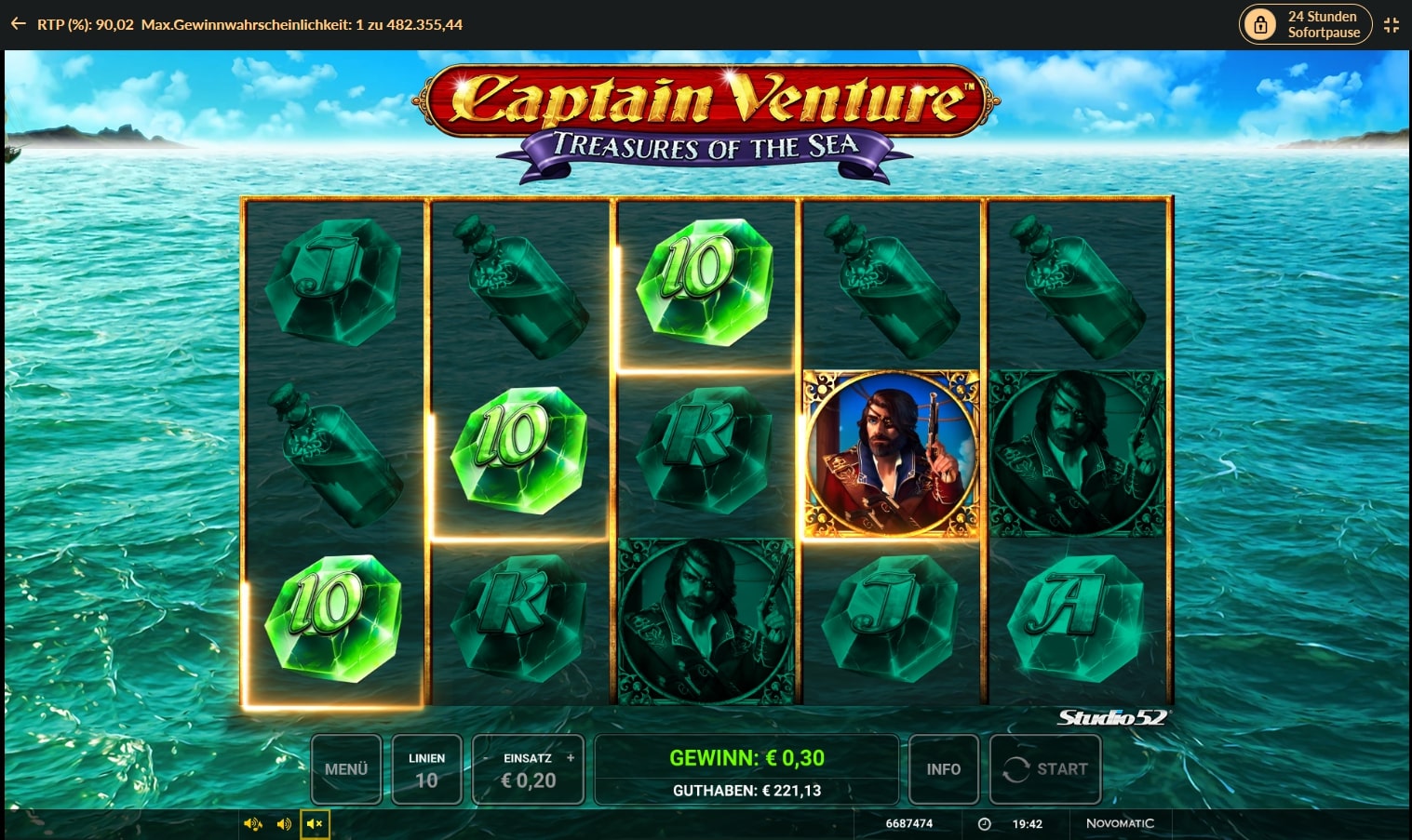Click the padlock icon next to Sofortpause
This screenshot has height=840, width=1412.
[x=1260, y=24]
